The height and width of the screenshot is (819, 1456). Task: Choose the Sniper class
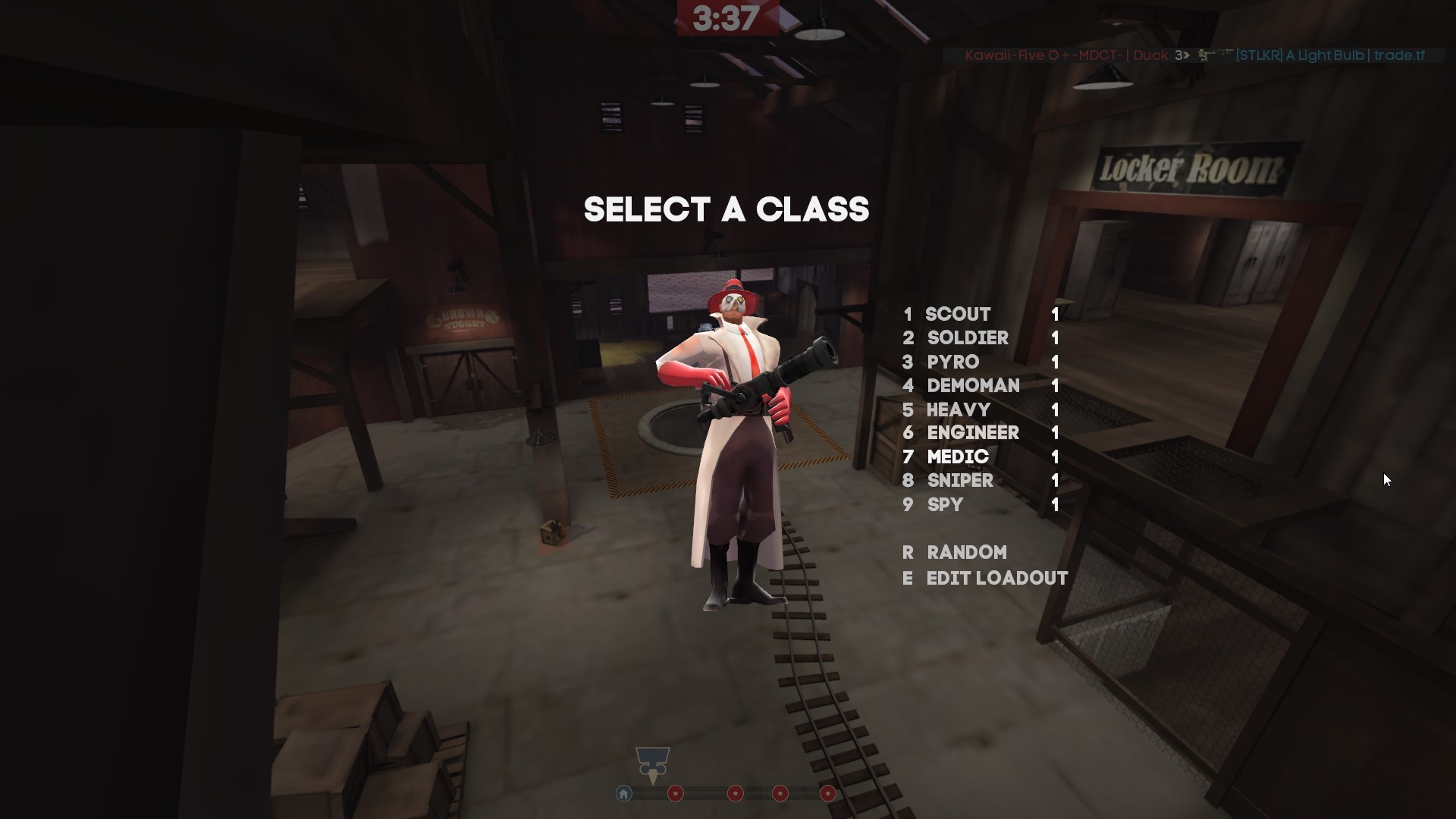(x=960, y=481)
